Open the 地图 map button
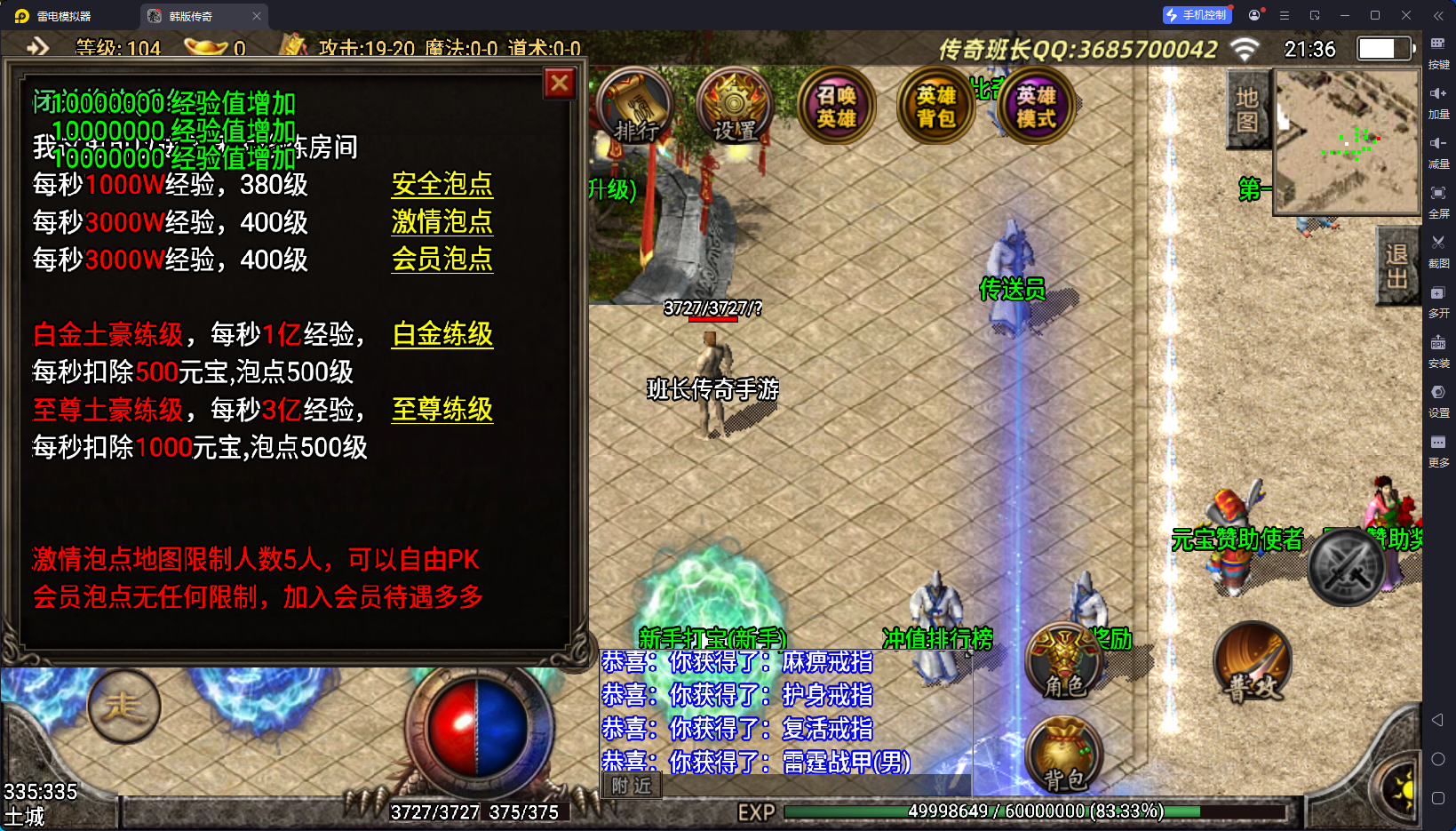Image resolution: width=1456 pixels, height=831 pixels. tap(1247, 109)
